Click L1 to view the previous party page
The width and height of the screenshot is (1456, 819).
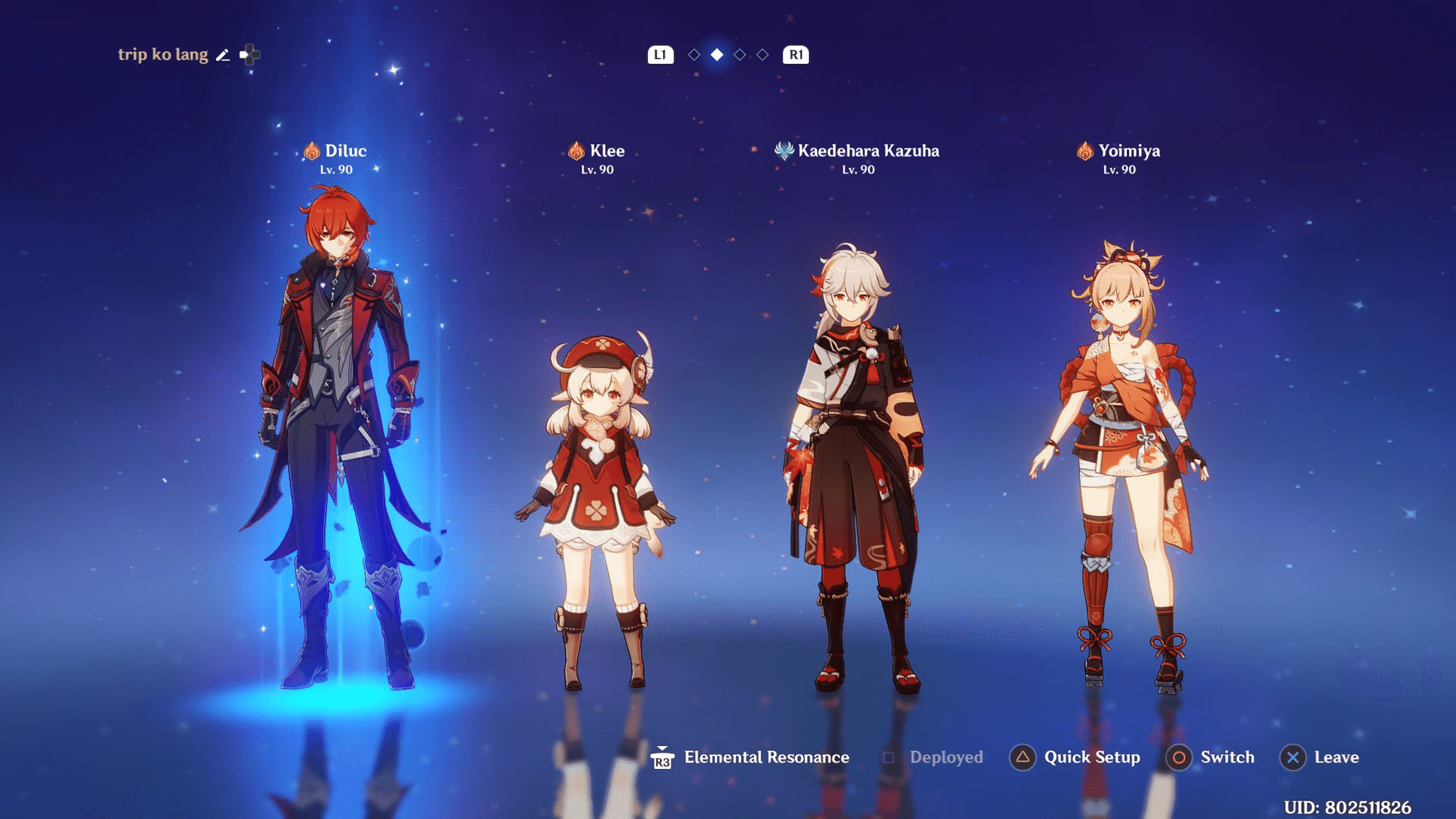point(659,55)
